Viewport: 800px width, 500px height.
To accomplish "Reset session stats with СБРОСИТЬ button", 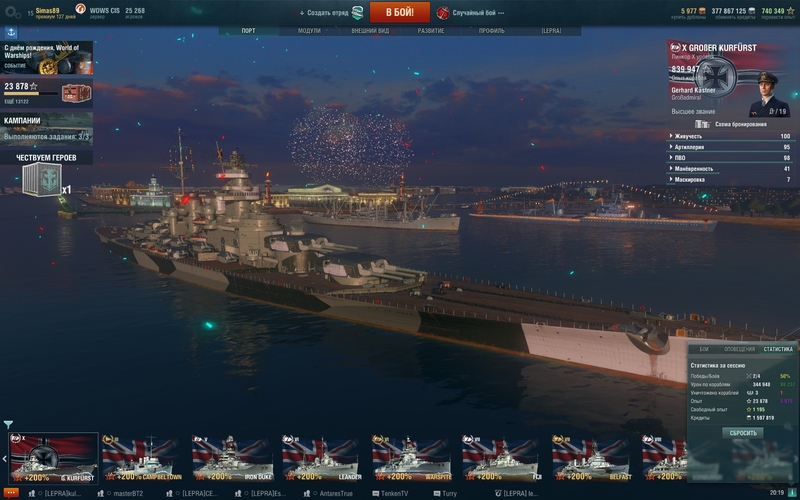I will (742, 433).
